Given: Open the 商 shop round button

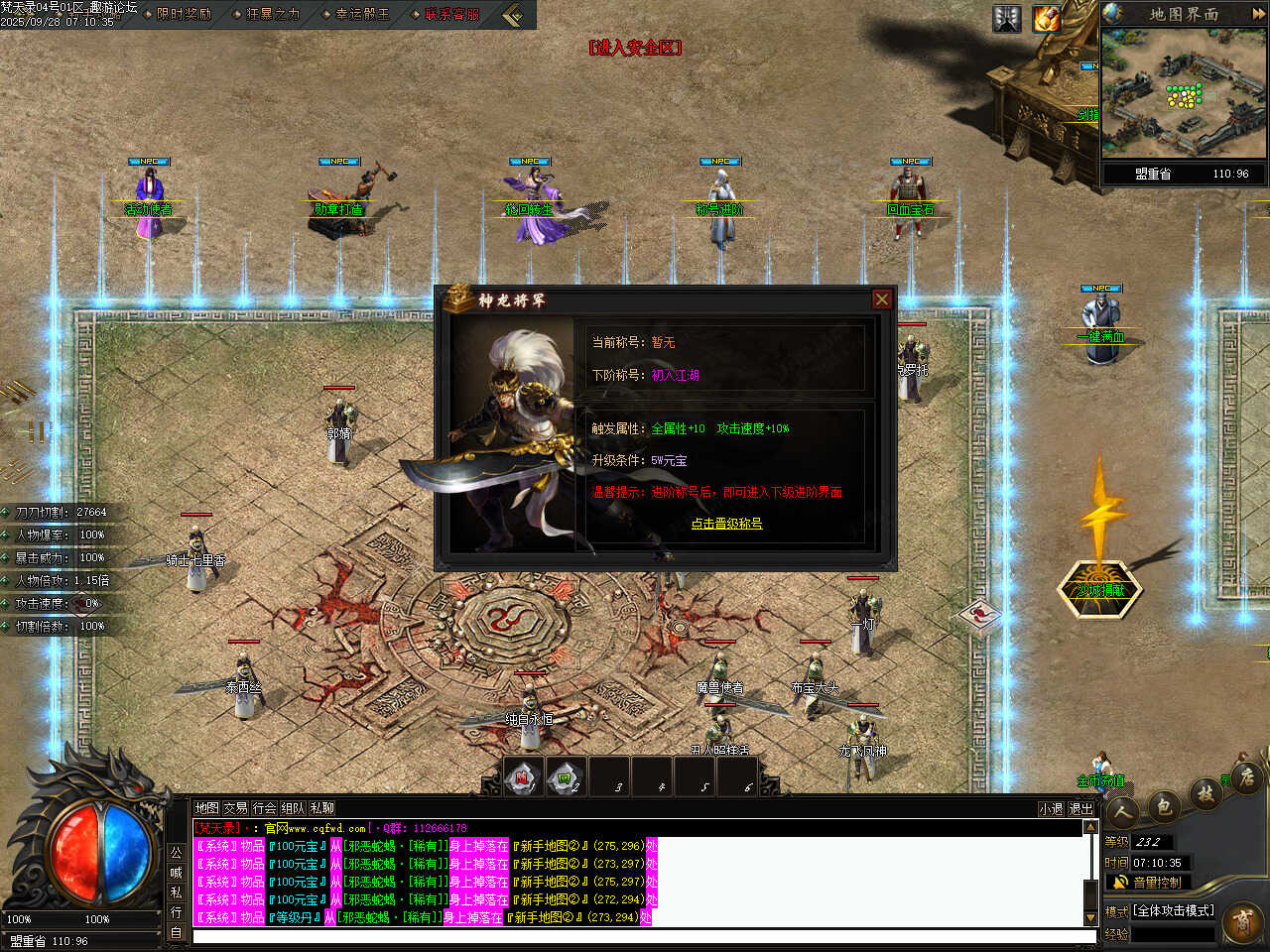Looking at the screenshot, I should pos(1242,923).
